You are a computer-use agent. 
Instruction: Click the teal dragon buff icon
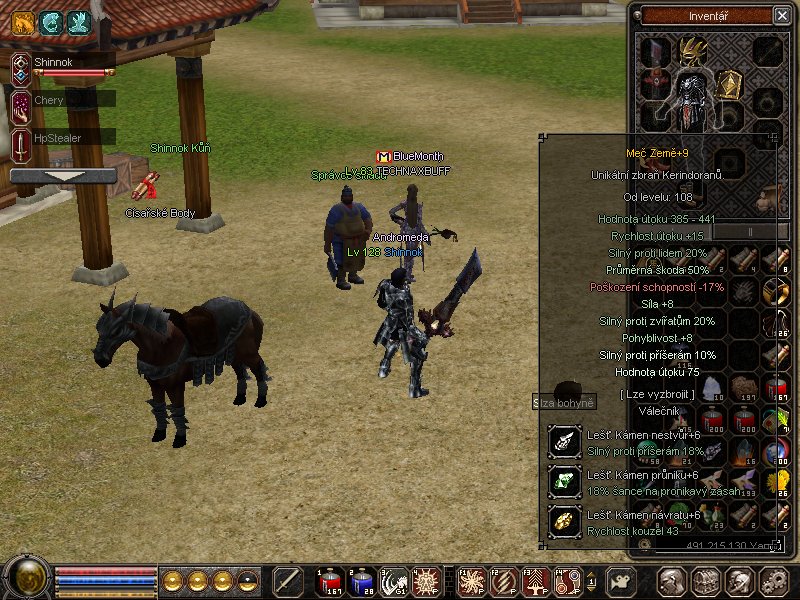50,22
